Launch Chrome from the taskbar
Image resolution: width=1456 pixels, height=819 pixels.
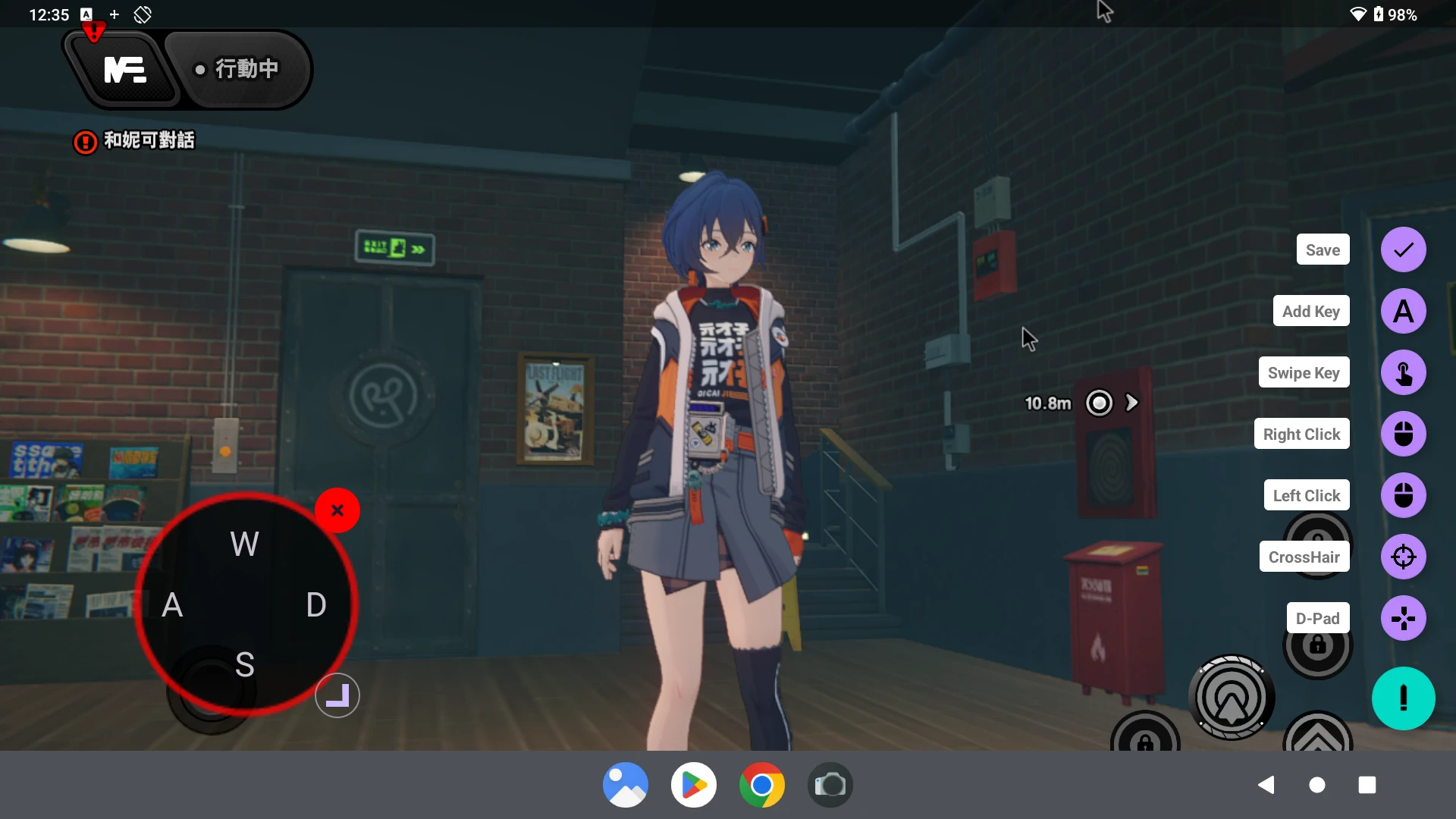pyautogui.click(x=761, y=785)
